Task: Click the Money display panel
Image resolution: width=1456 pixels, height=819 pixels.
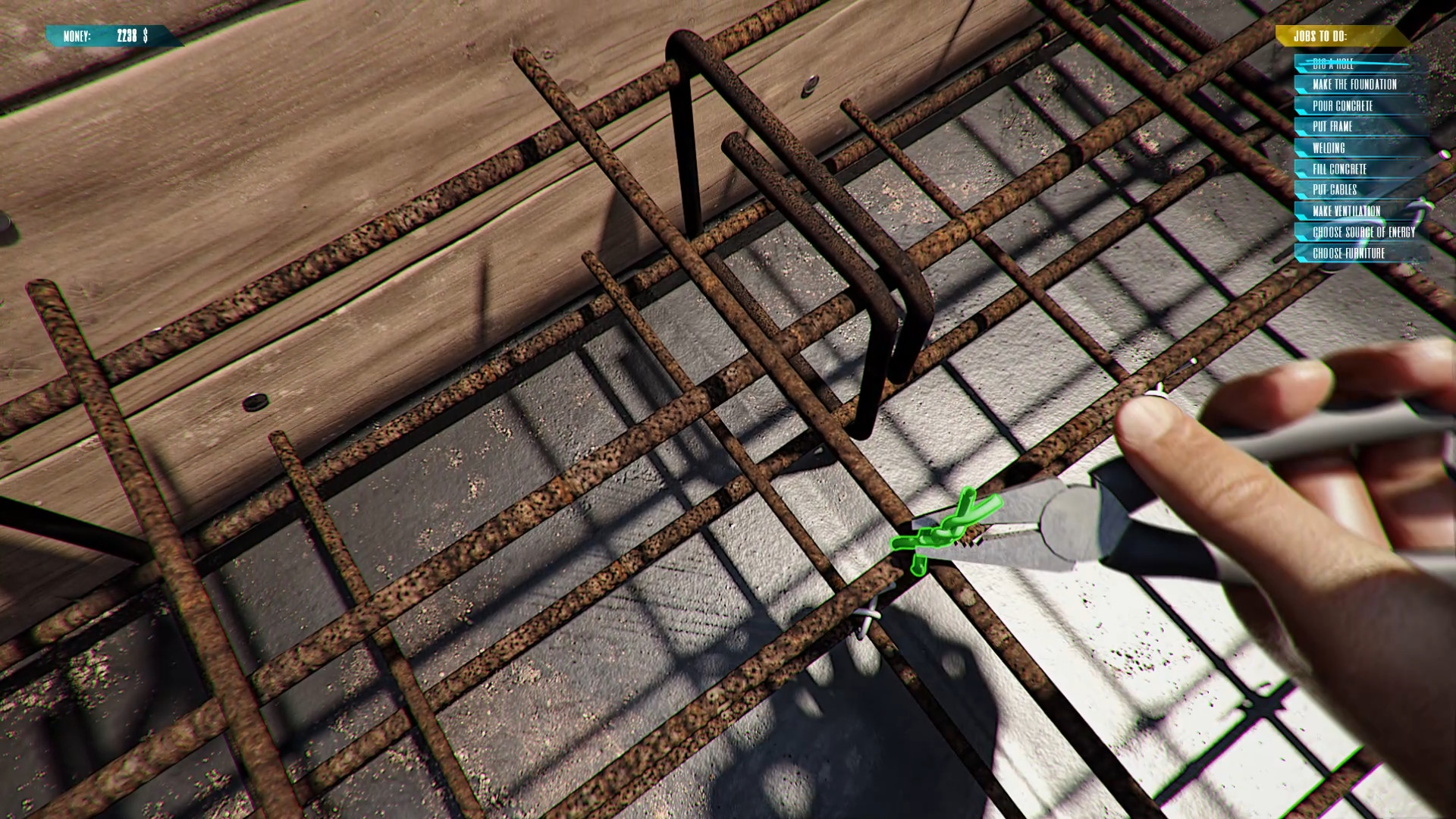Action: click(x=106, y=34)
